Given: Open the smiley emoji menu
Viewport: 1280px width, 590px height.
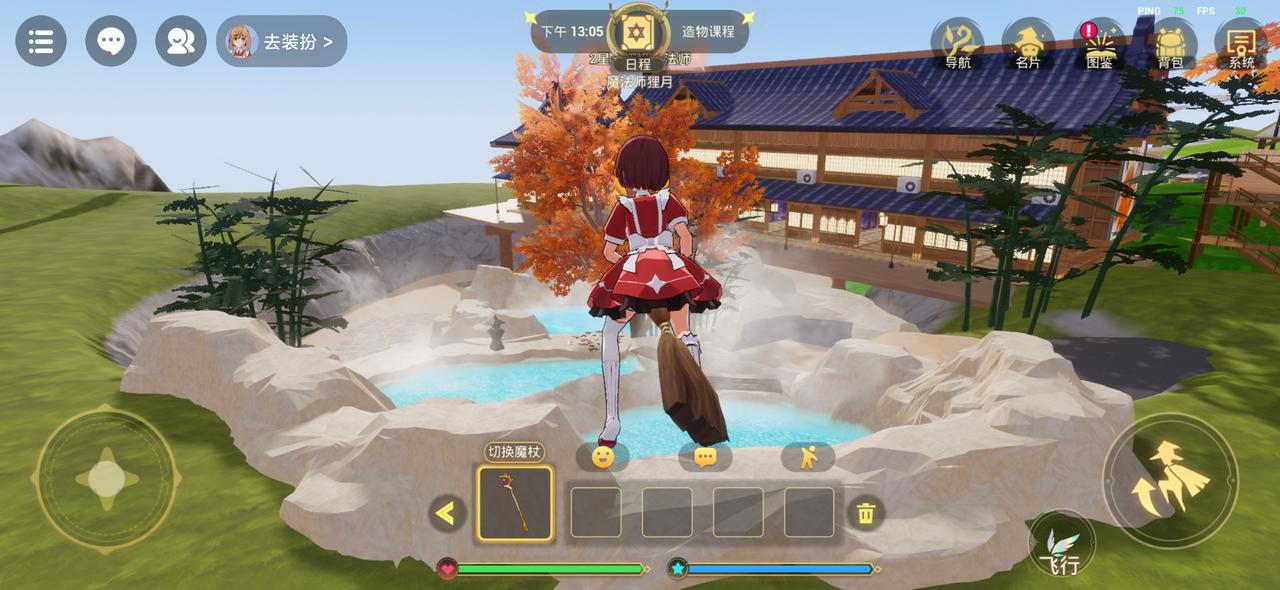Looking at the screenshot, I should click(603, 457).
